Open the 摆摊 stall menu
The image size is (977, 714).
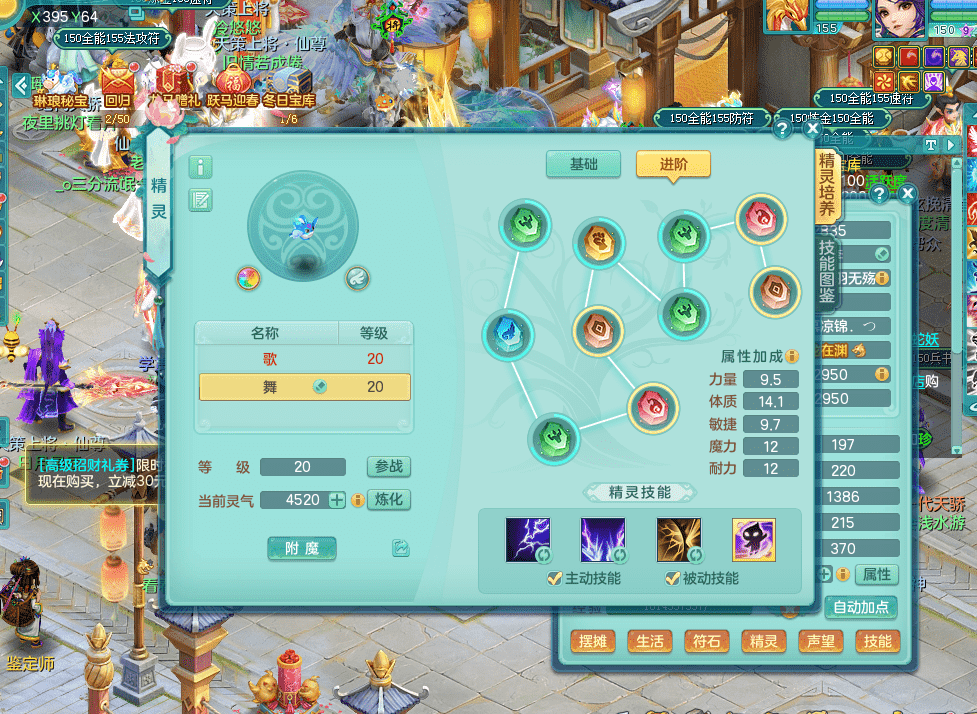pyautogui.click(x=591, y=642)
